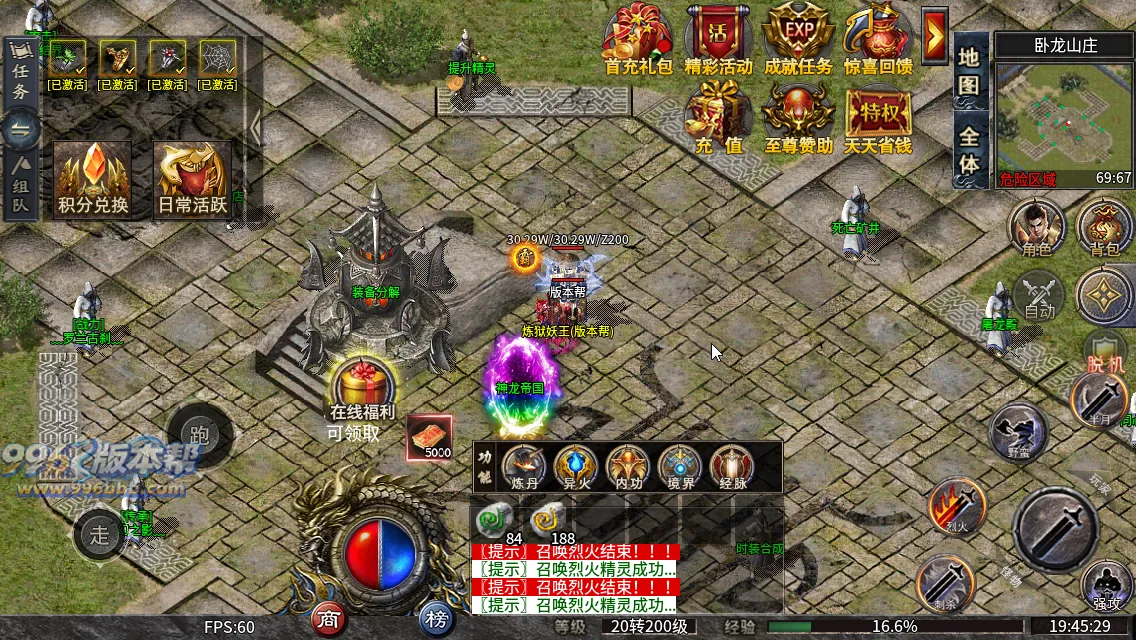Toggle 自动 auto-combat
Screen dimensions: 1136x640
tap(1039, 295)
